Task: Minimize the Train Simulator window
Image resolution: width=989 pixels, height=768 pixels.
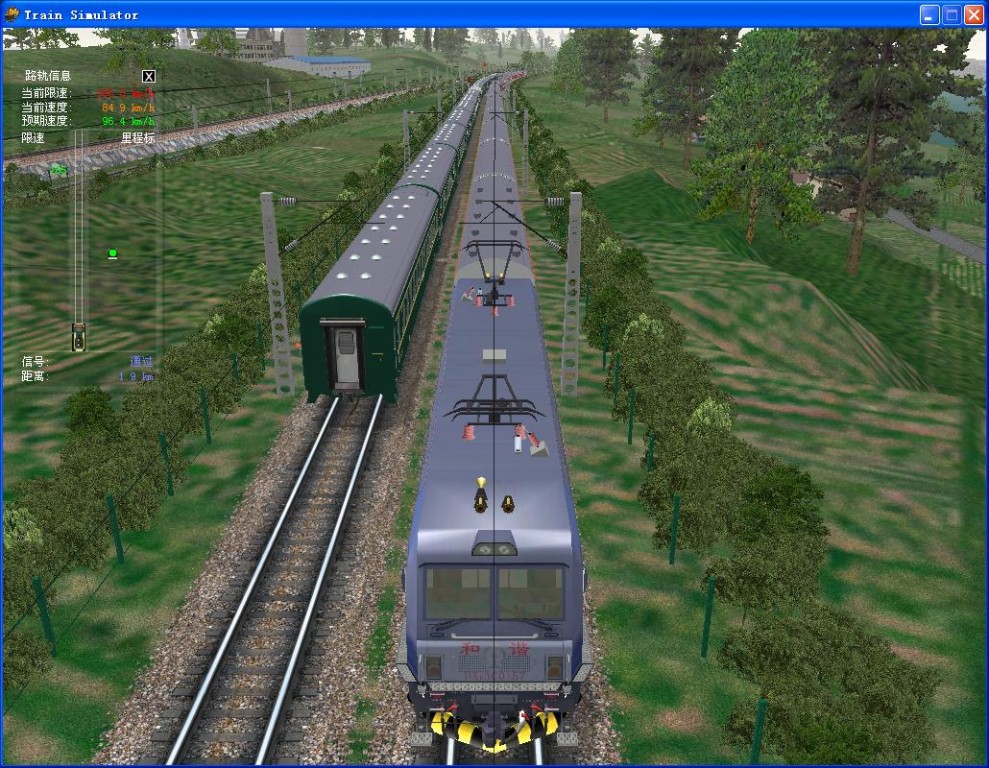Action: point(929,15)
